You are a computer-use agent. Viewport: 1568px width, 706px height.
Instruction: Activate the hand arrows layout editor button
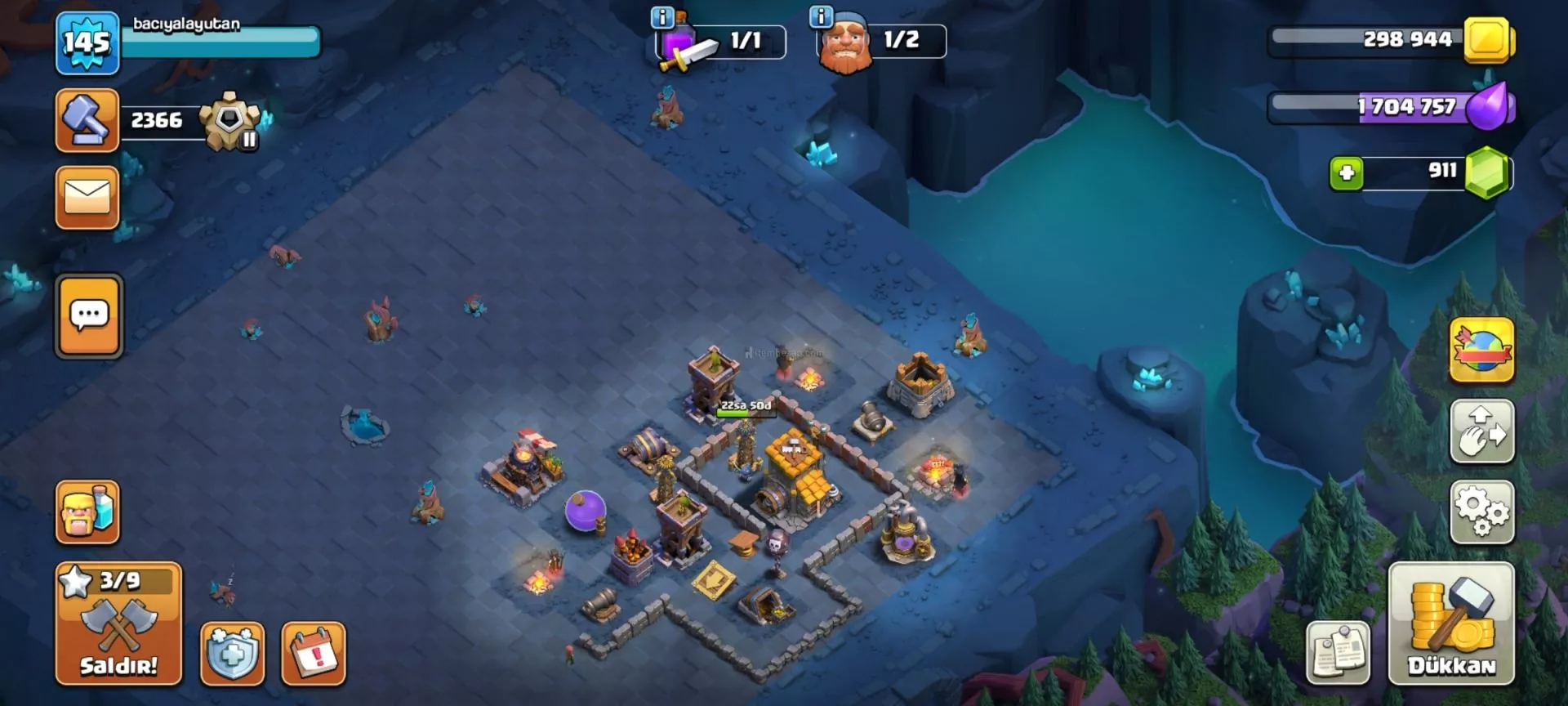pos(1481,431)
